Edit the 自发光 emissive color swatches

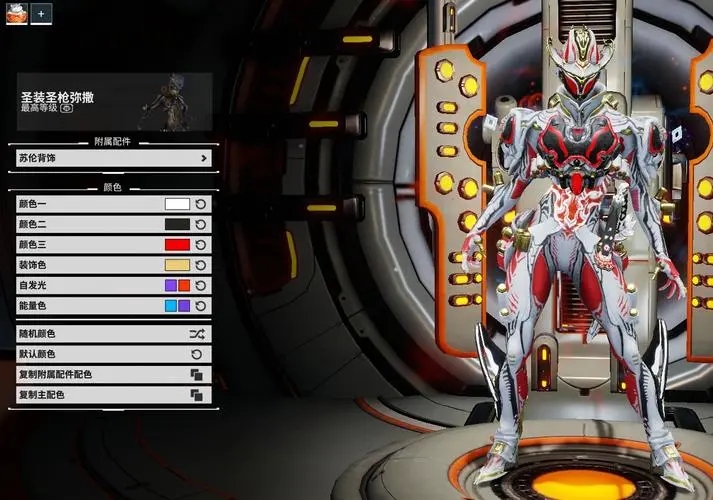click(x=177, y=286)
